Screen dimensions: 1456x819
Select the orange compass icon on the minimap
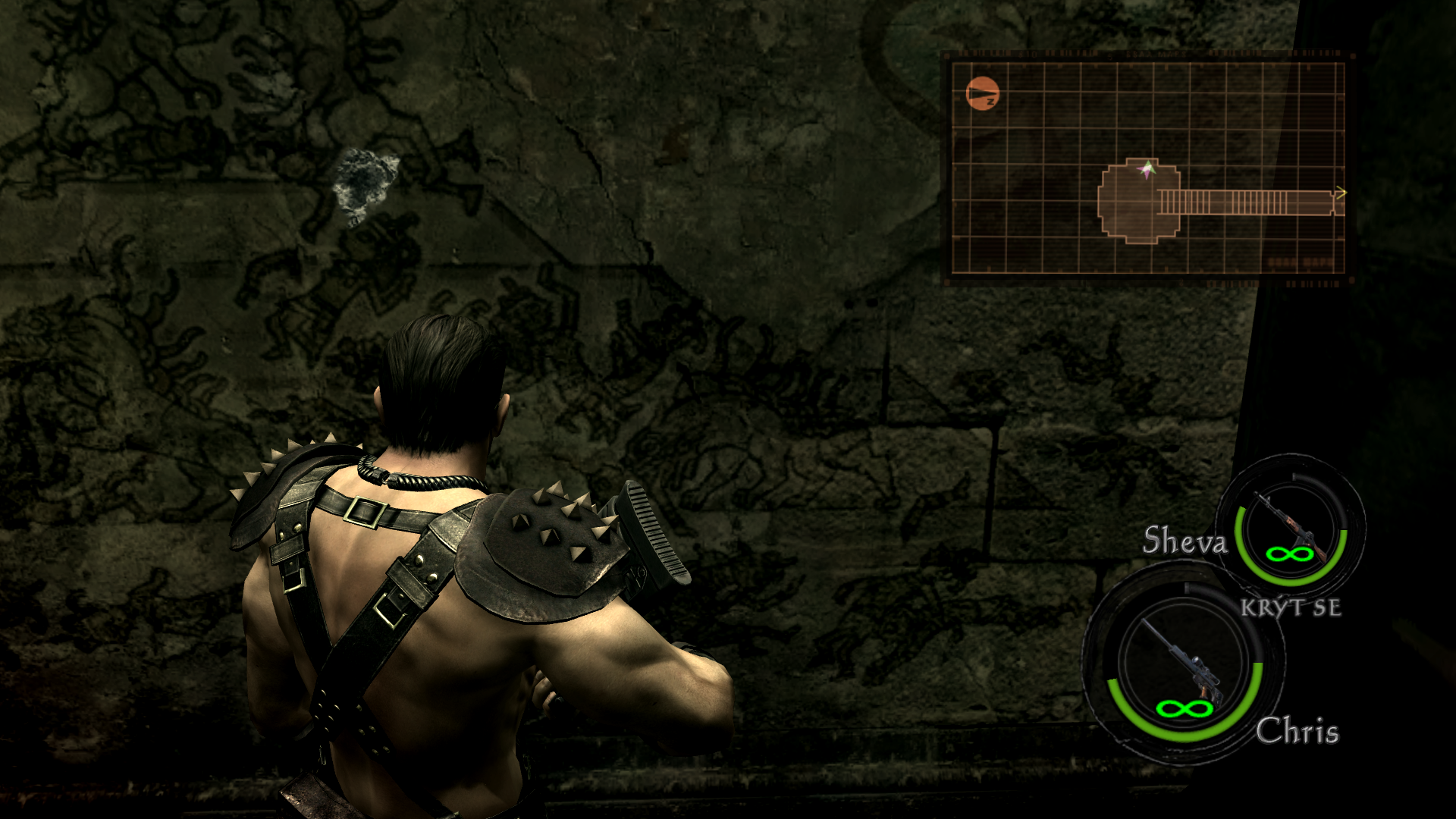coord(983,95)
